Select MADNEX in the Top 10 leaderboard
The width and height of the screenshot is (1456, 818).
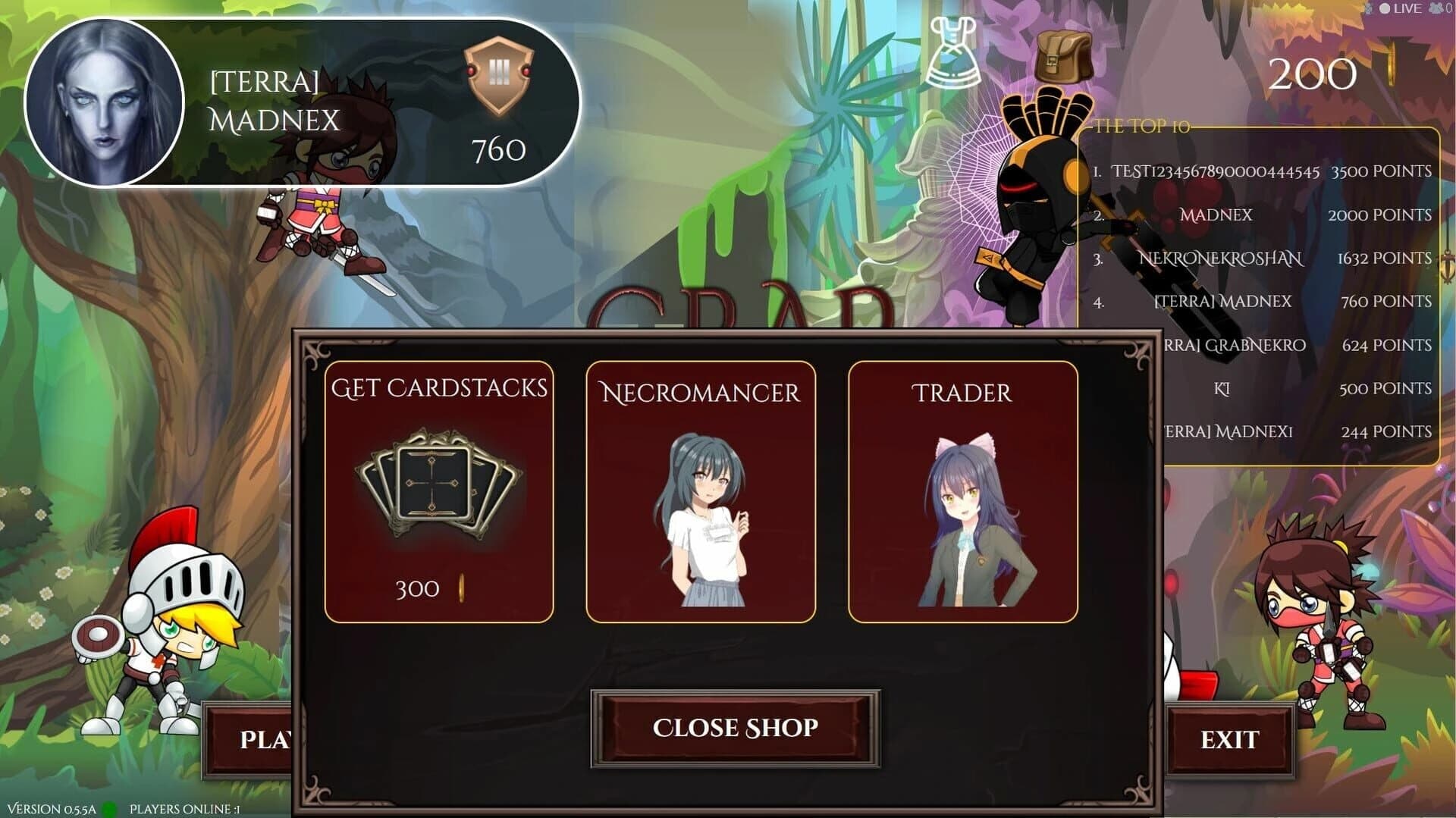tap(1215, 215)
